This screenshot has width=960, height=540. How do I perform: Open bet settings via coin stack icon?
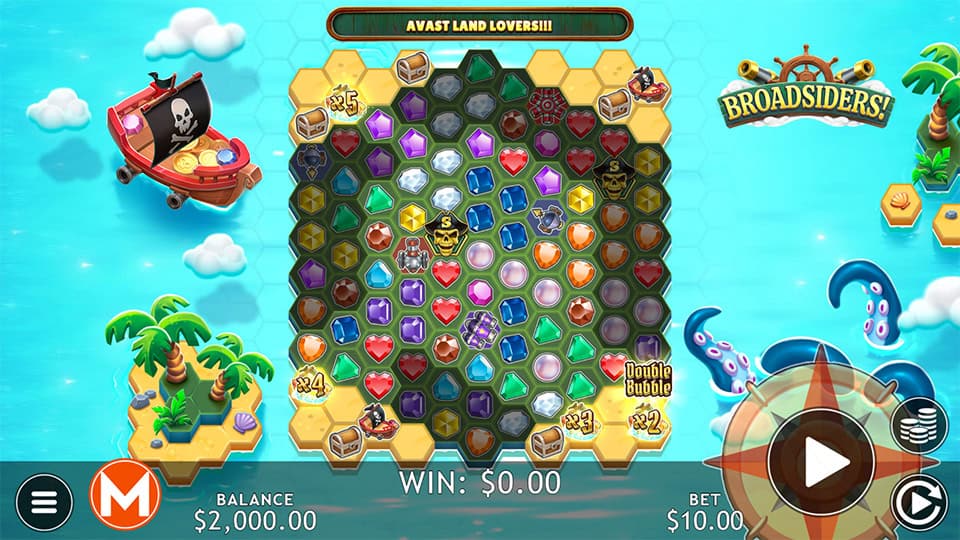tap(919, 424)
